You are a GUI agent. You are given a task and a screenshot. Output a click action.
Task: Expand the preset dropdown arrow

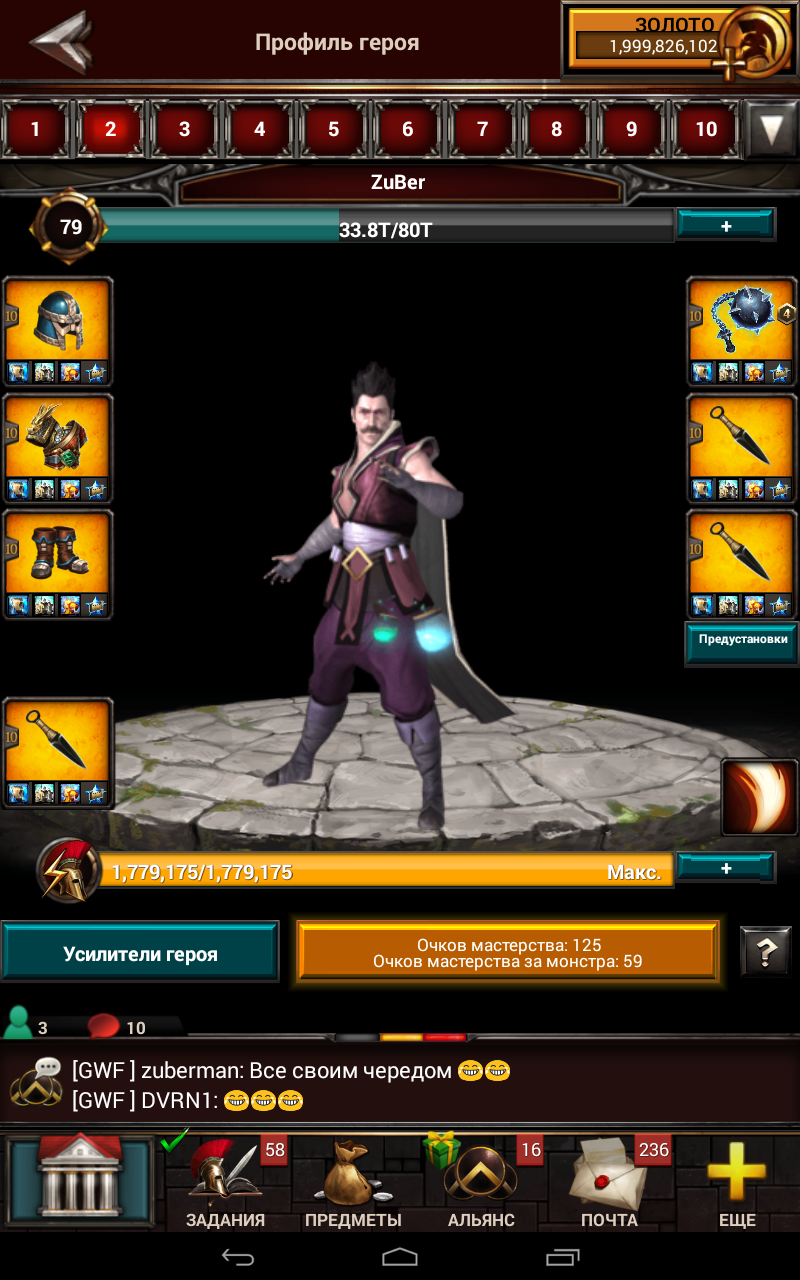coord(771,129)
